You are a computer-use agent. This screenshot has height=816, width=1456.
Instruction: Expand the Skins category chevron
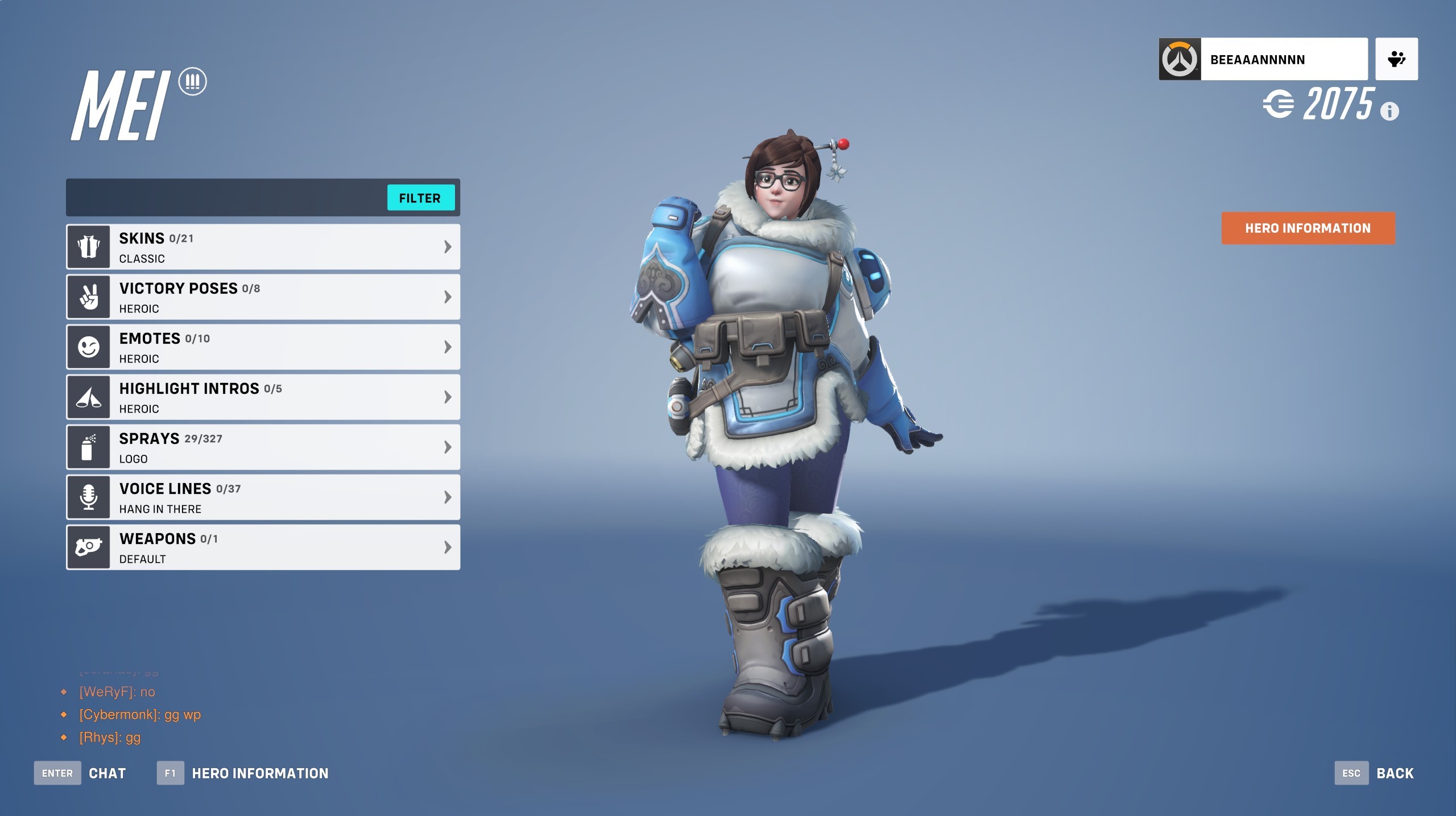448,246
